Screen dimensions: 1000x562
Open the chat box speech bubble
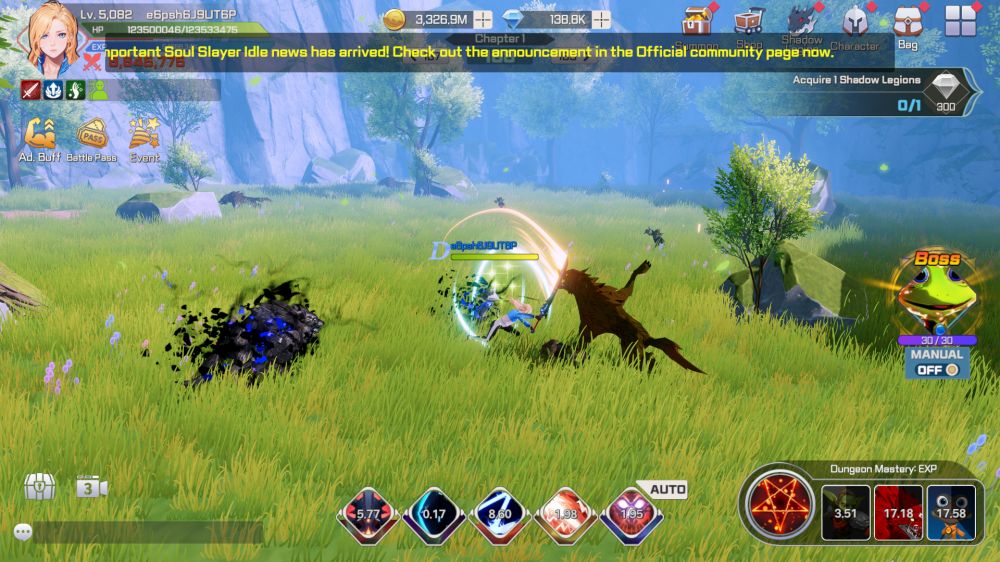pos(23,532)
